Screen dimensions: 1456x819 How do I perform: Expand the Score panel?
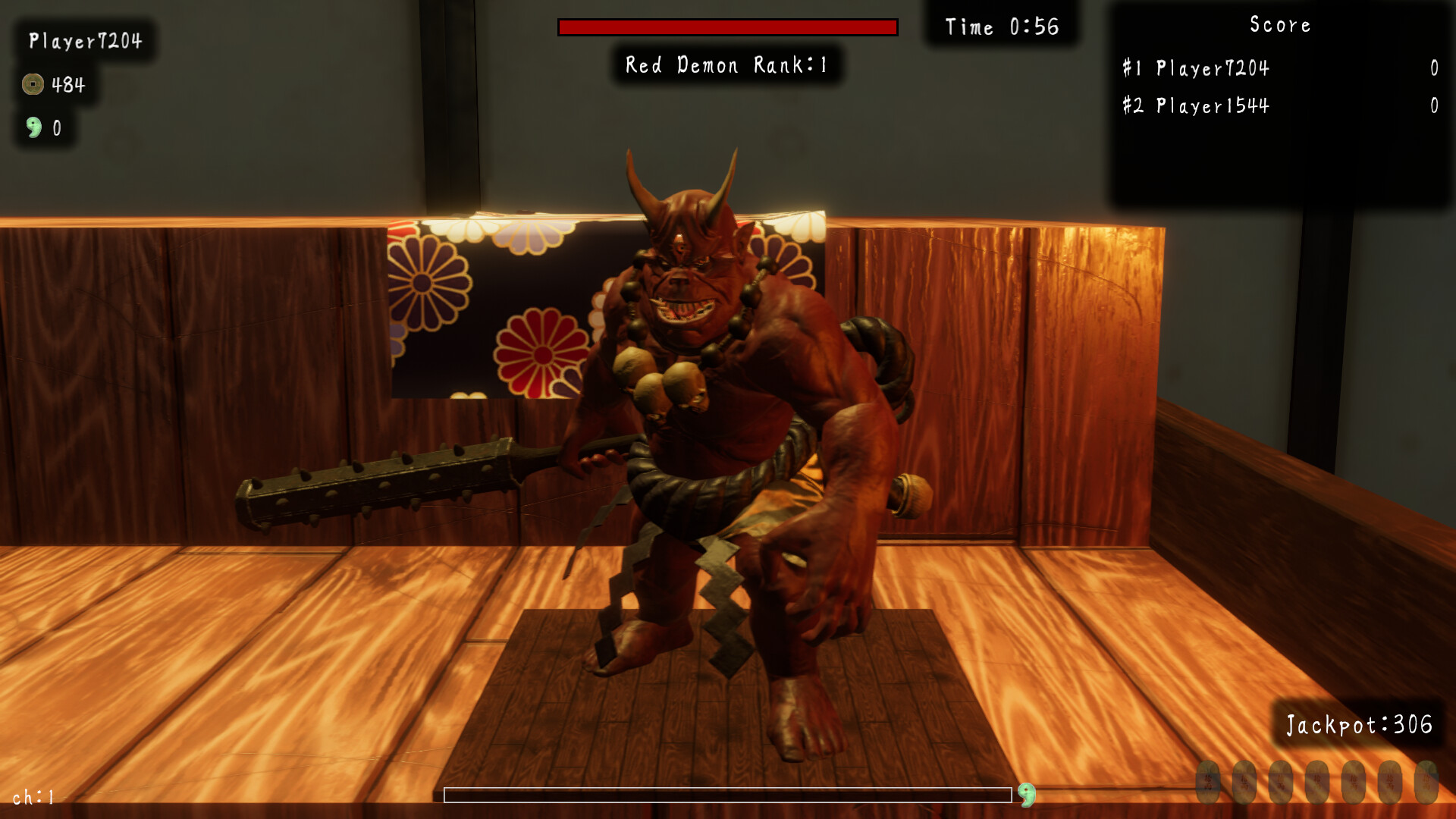click(1279, 24)
